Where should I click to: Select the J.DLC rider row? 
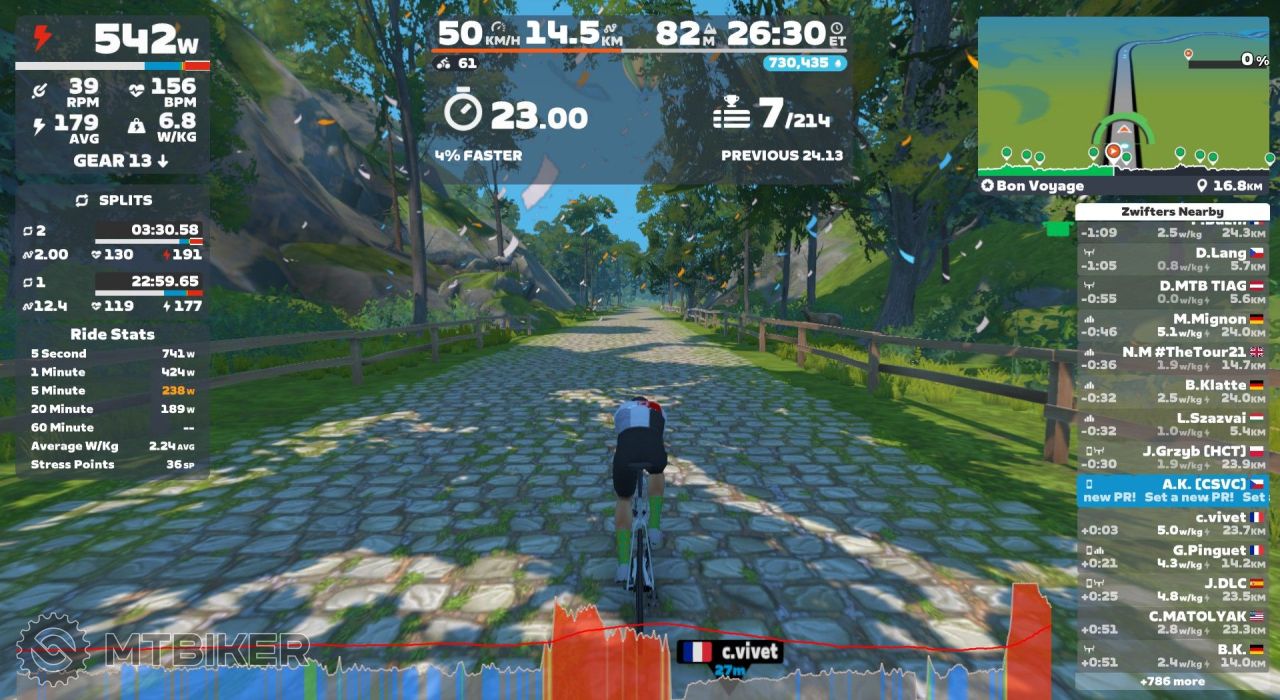(x=1173, y=589)
